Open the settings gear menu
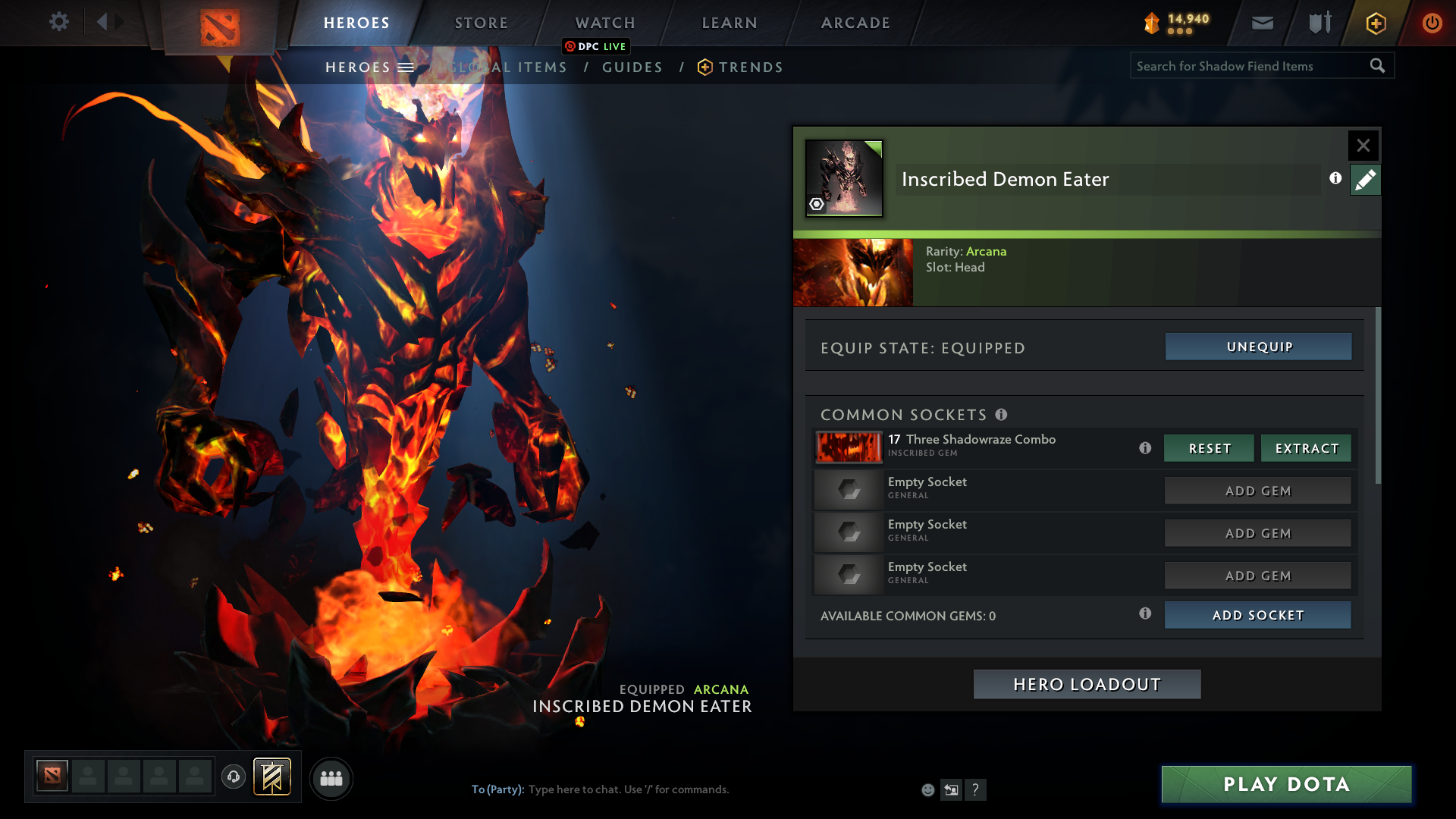This screenshot has height=819, width=1456. [58, 22]
